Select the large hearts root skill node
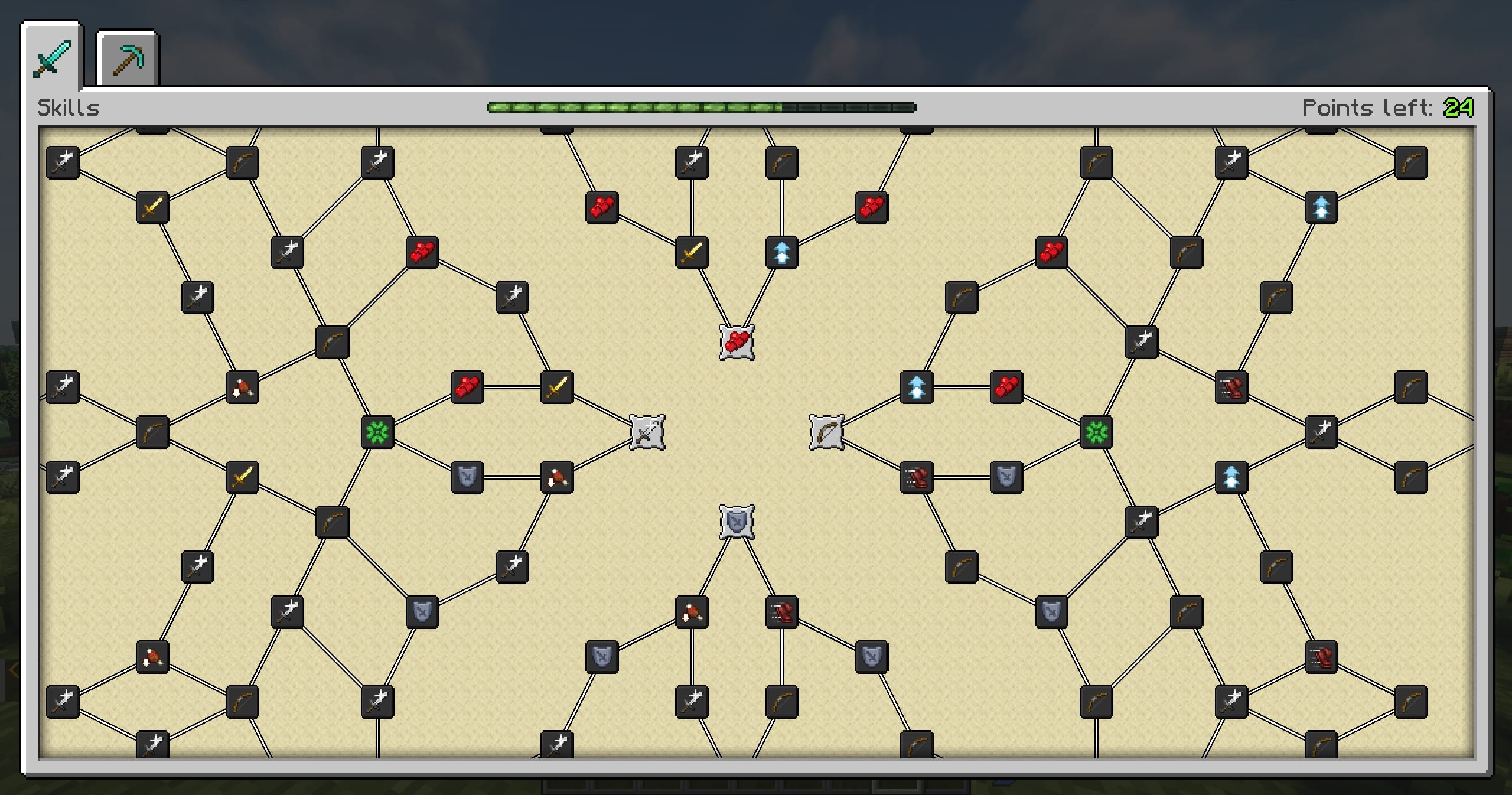The width and height of the screenshot is (1512, 795). pyautogui.click(x=737, y=342)
